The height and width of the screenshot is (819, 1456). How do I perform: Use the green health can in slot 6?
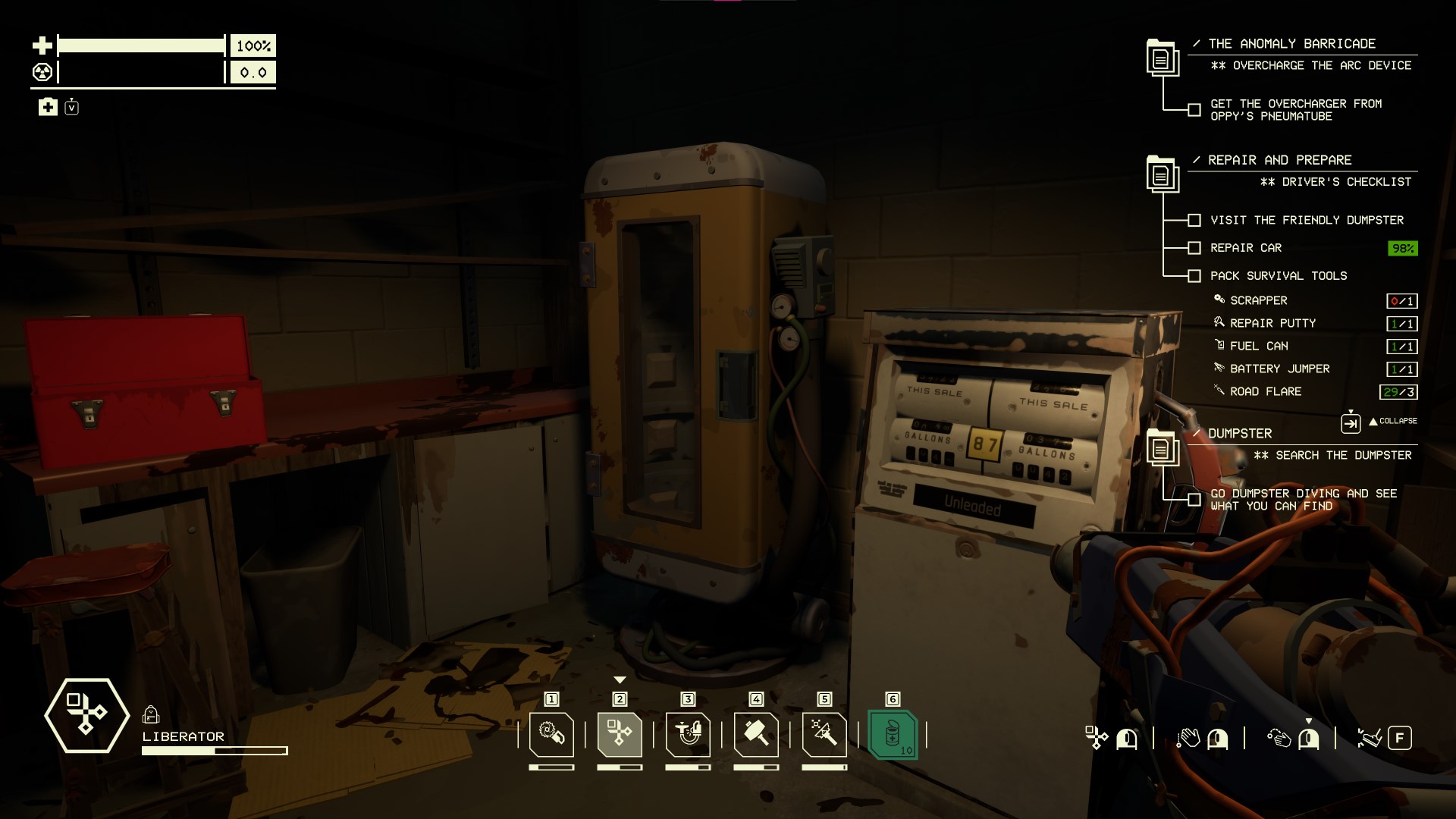[x=893, y=734]
